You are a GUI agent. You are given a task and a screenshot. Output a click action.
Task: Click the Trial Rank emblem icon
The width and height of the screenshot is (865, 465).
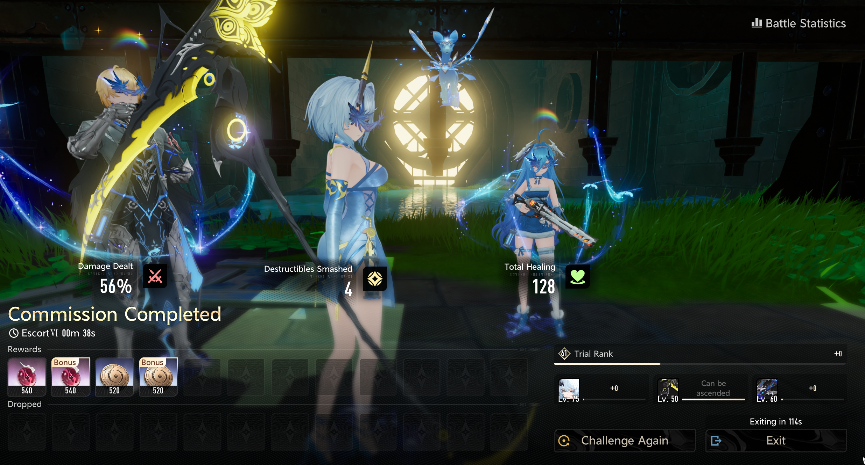[564, 354]
